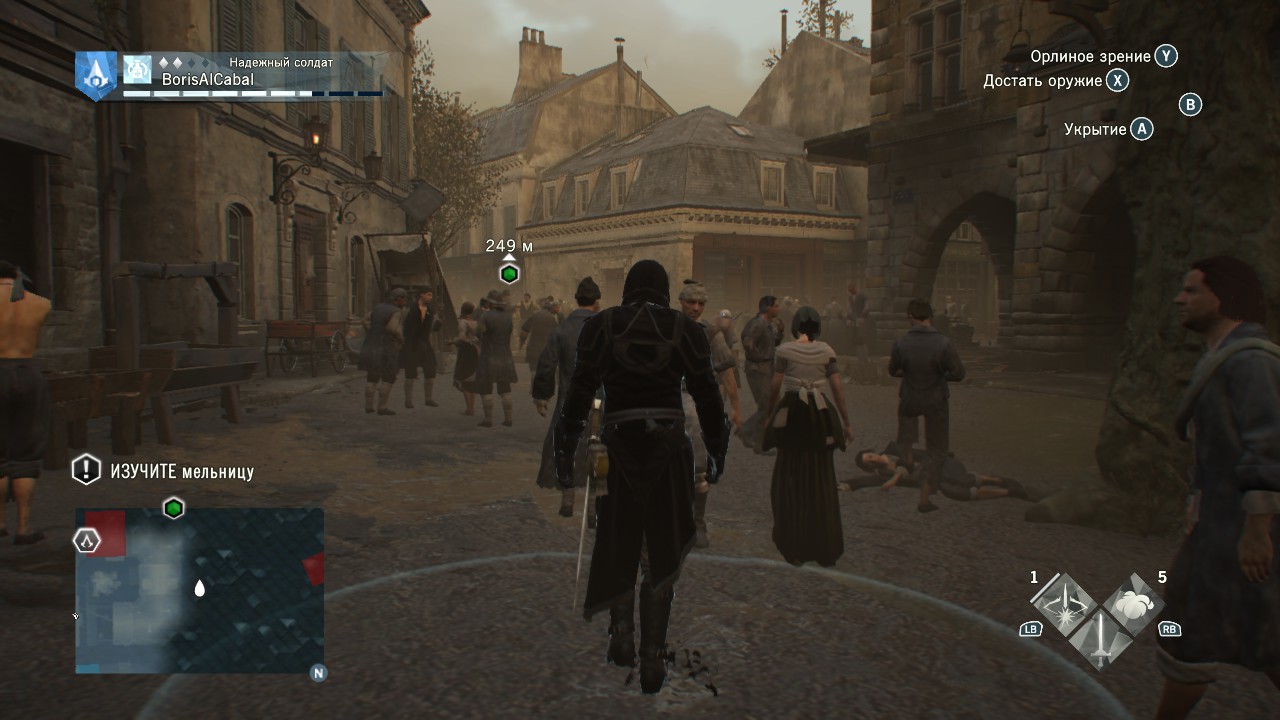Click the 249 м distance indicator

(508, 246)
